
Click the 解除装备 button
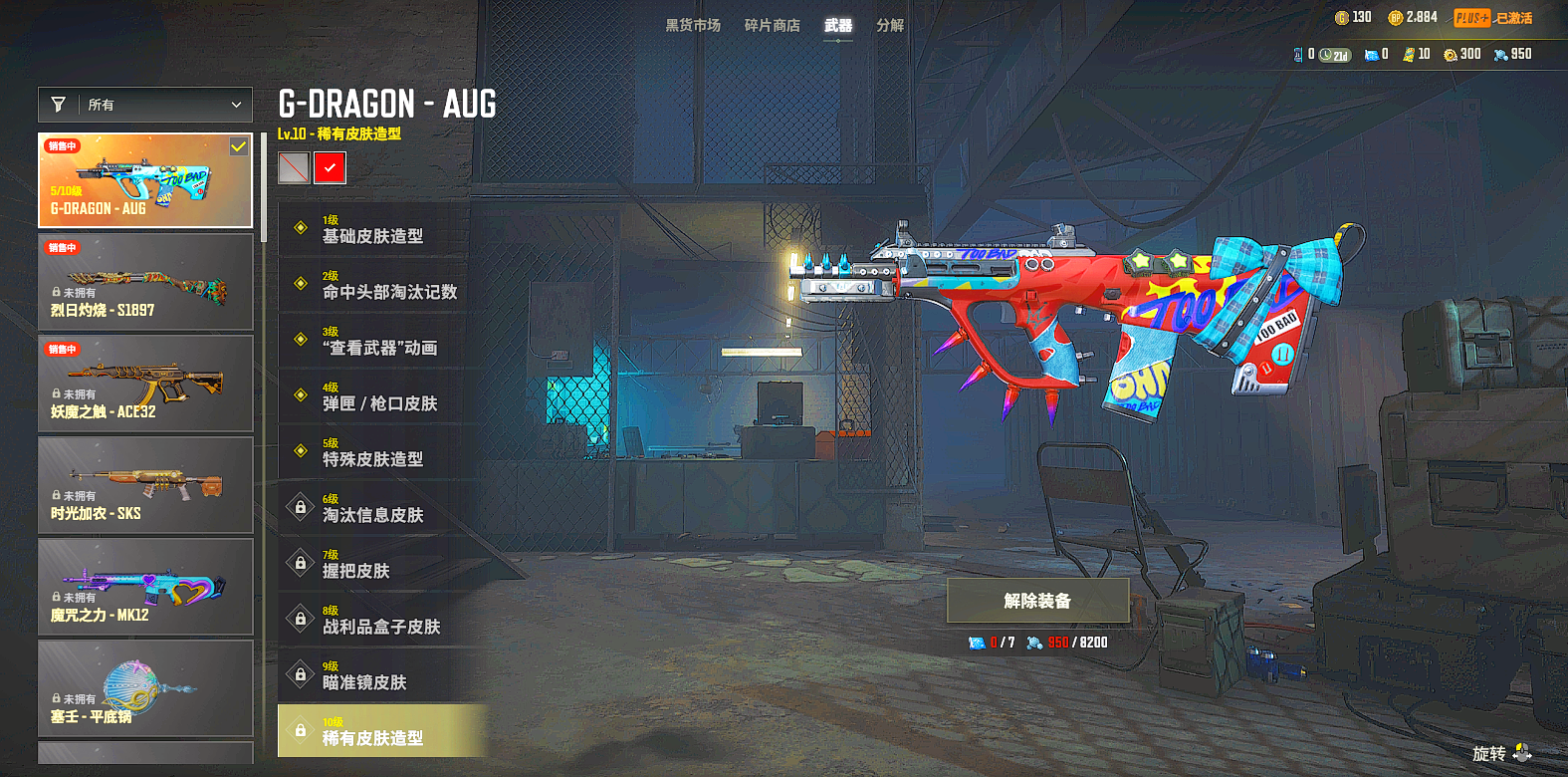(x=1037, y=601)
